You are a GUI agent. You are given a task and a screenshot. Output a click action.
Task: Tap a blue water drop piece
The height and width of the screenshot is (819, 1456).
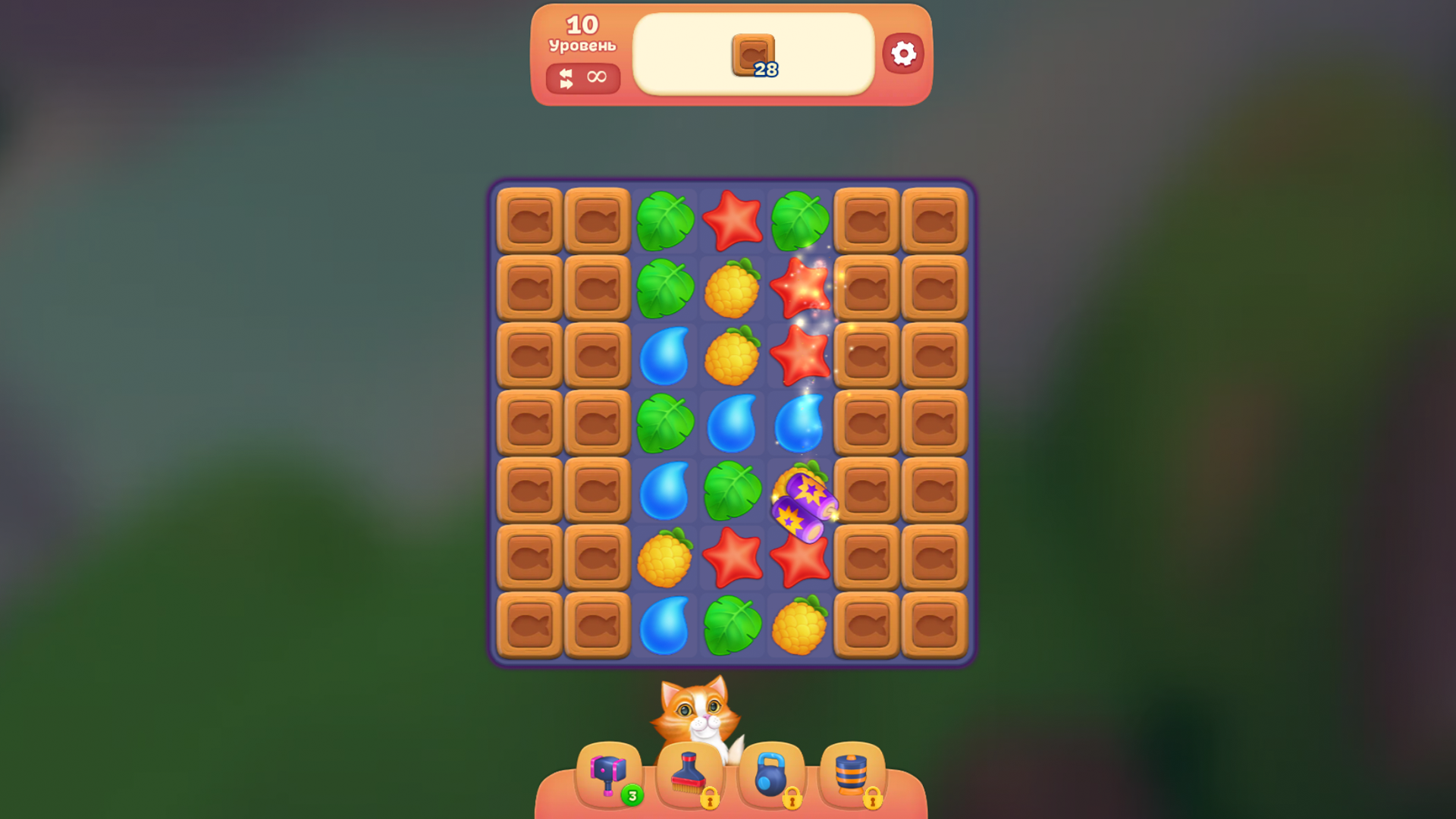(665, 355)
